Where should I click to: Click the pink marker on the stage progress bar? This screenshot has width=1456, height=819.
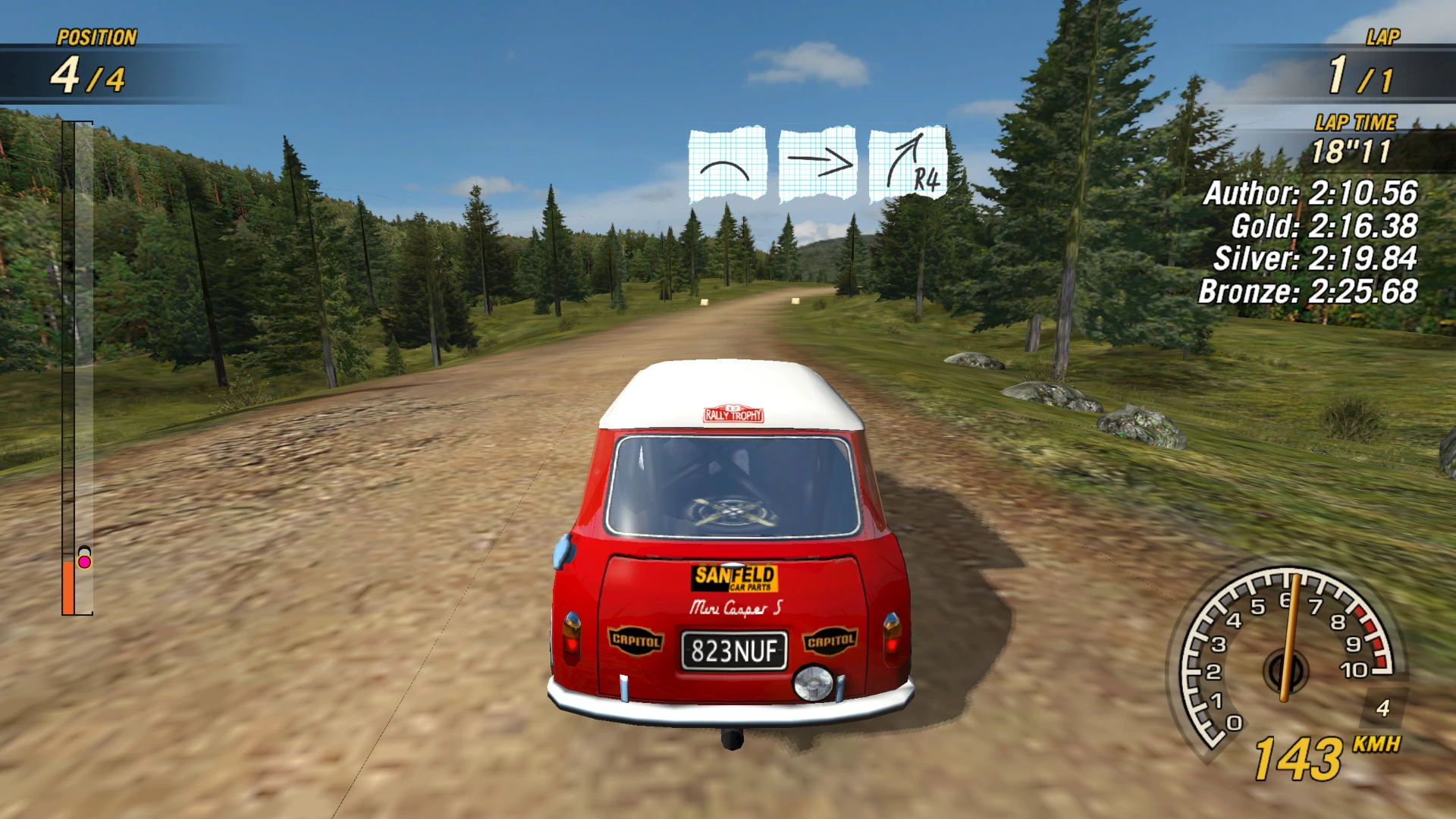(x=85, y=562)
